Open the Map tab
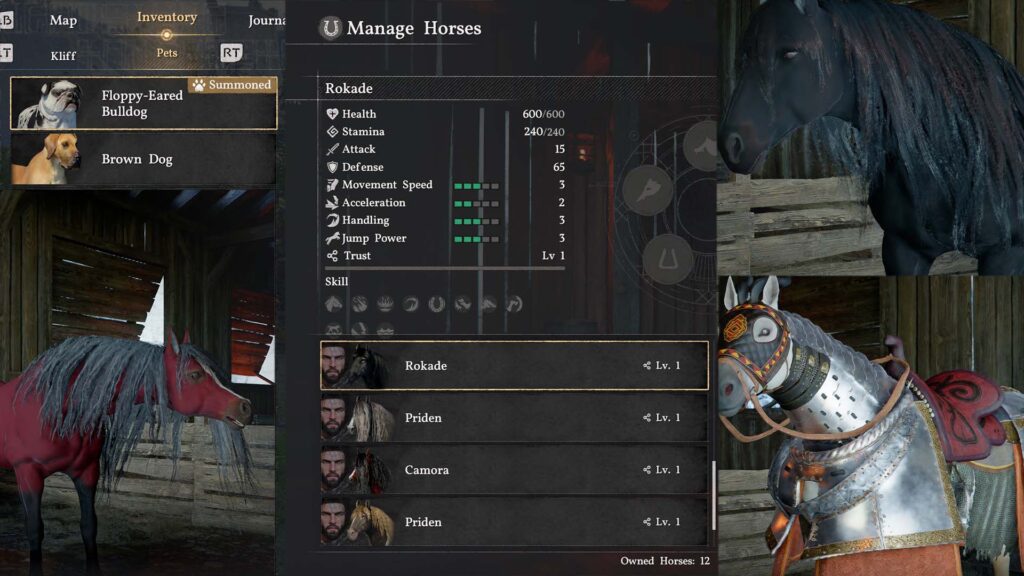This screenshot has height=576, width=1024. 62,20
